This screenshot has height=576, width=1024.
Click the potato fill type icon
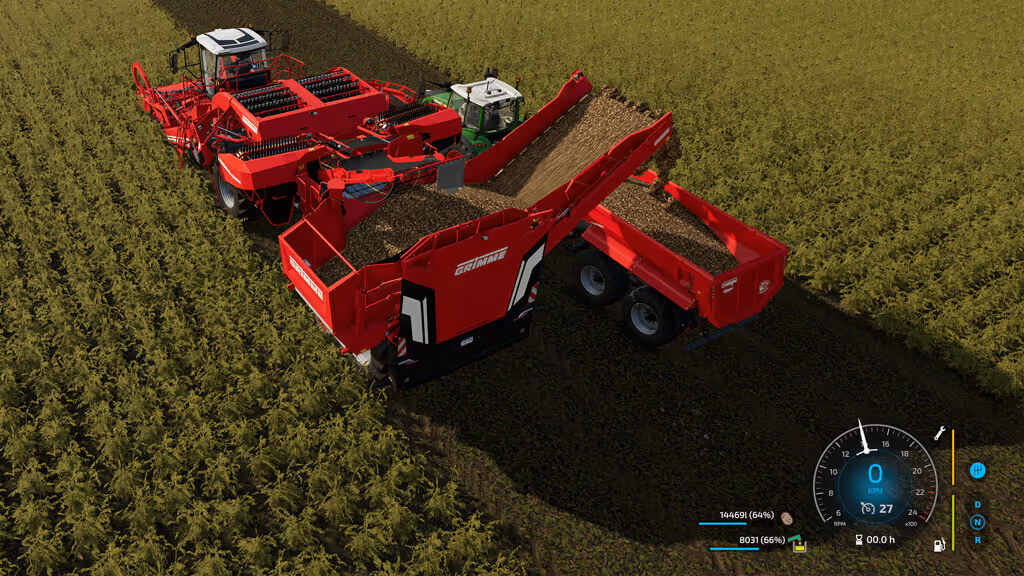pyautogui.click(x=787, y=519)
